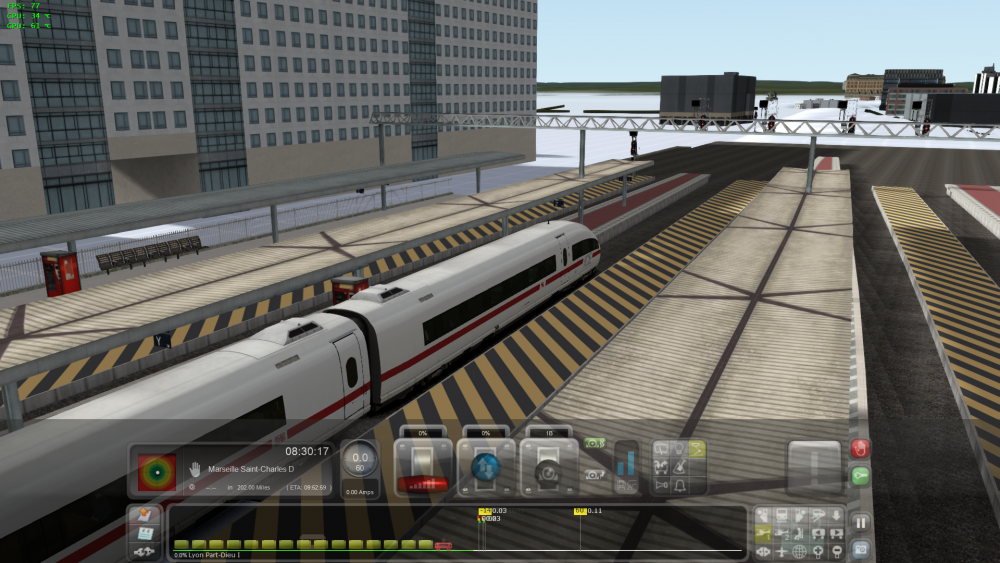This screenshot has width=1000, height=563.
Task: Zoom out with the minus magnifier icon
Action: [836, 551]
